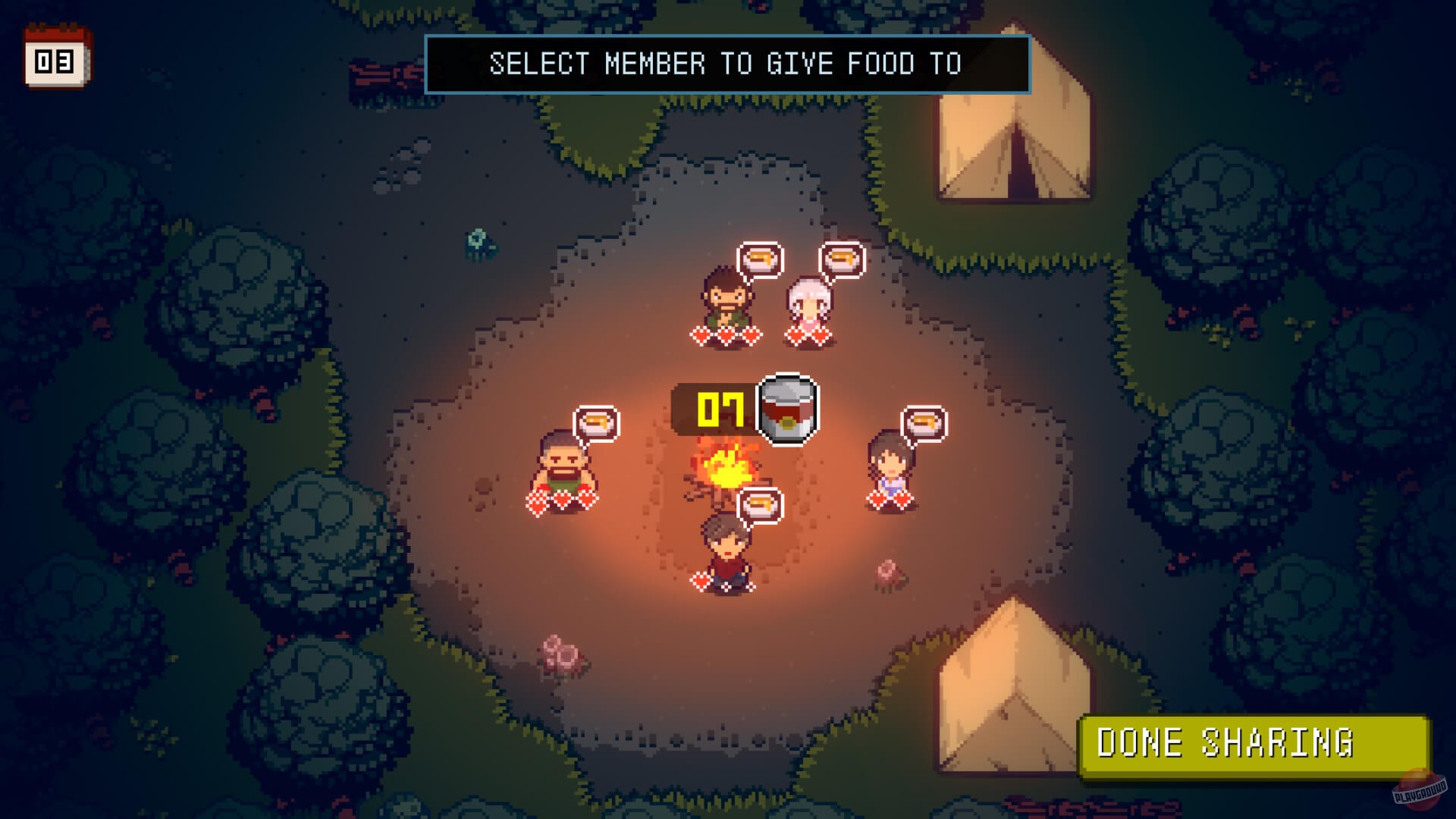The image size is (1456, 819).
Task: Click the health diamonds under the muscular man
Action: pos(561,501)
